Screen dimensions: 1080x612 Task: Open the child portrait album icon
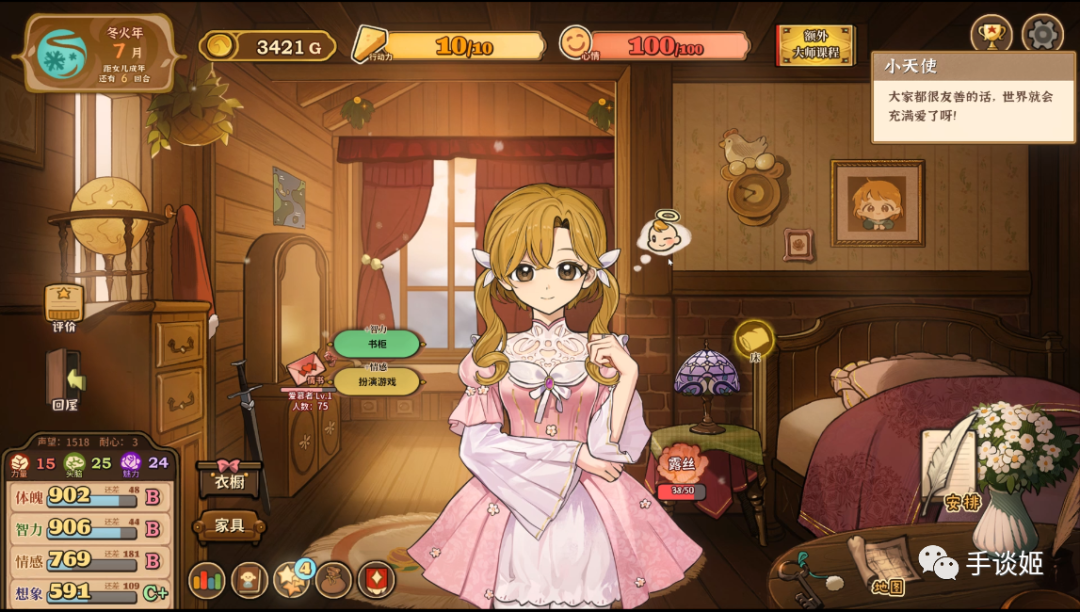(x=249, y=579)
